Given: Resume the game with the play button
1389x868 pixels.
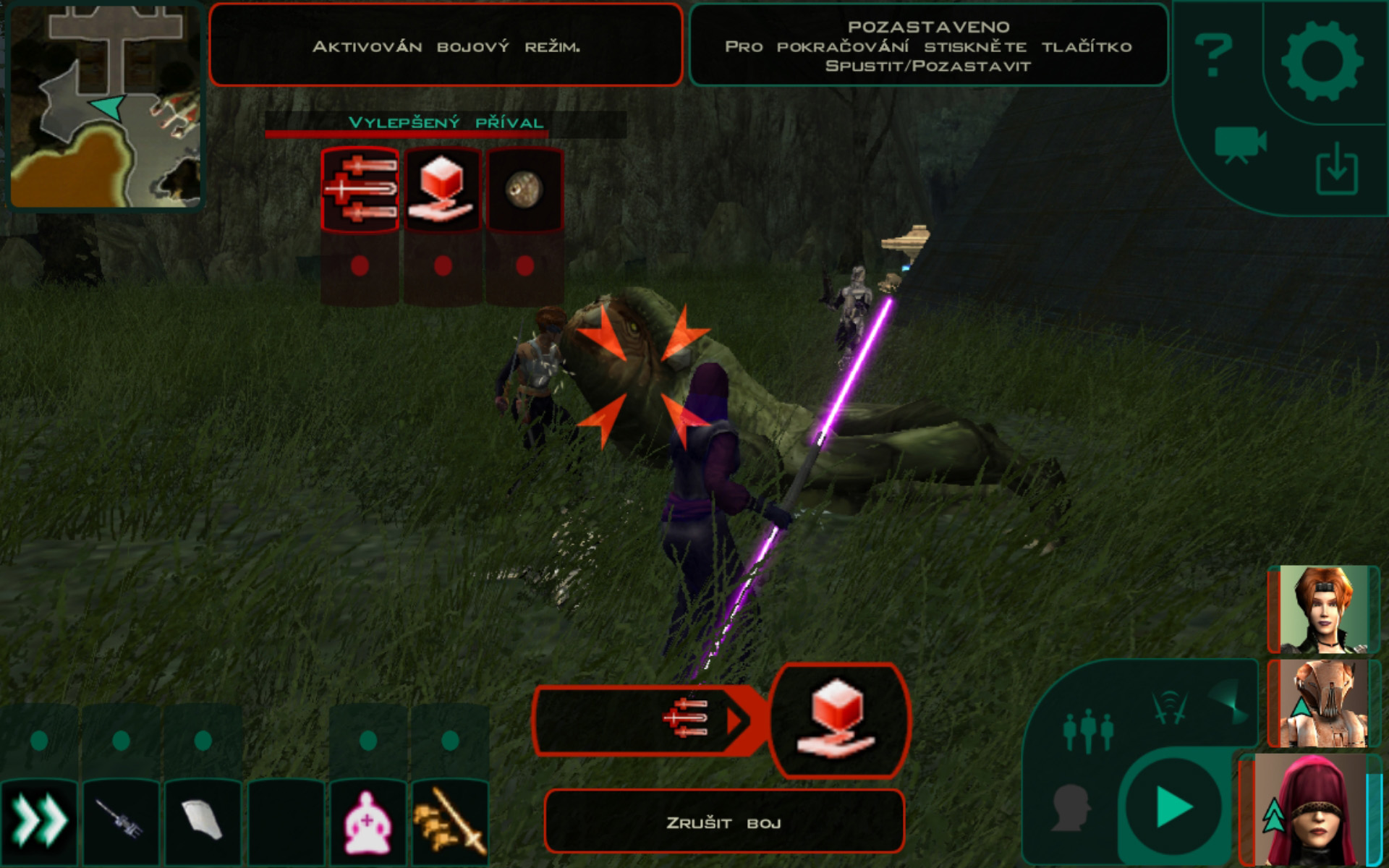Looking at the screenshot, I should click(x=1173, y=806).
